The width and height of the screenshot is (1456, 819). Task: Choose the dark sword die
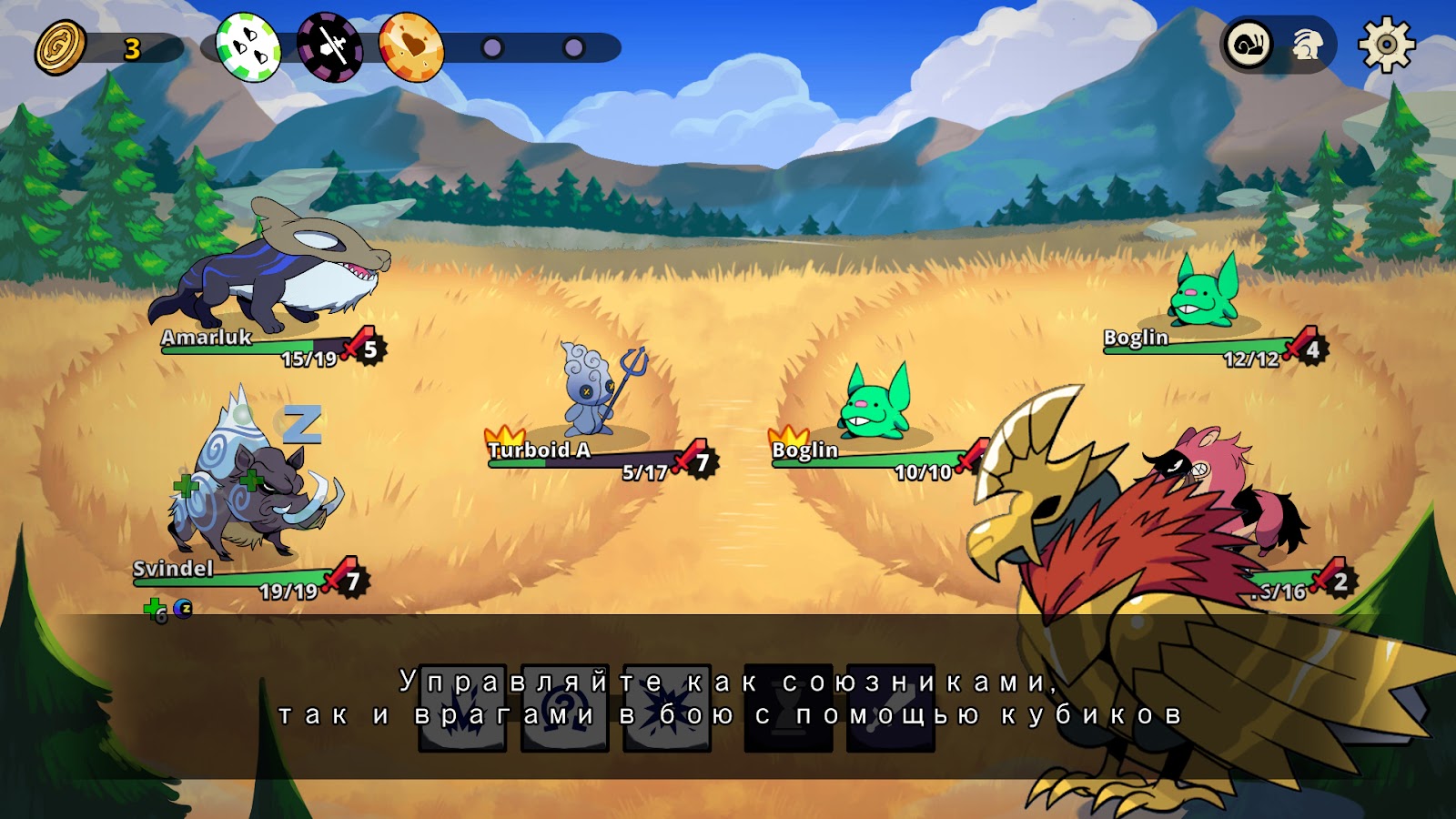[x=890, y=710]
